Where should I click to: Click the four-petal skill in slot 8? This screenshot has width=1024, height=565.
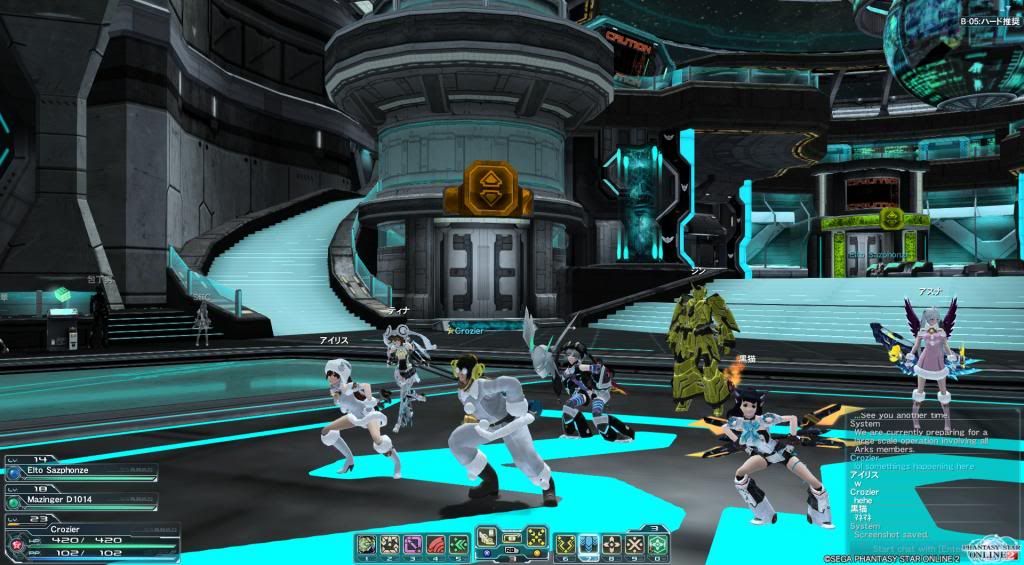[x=611, y=545]
